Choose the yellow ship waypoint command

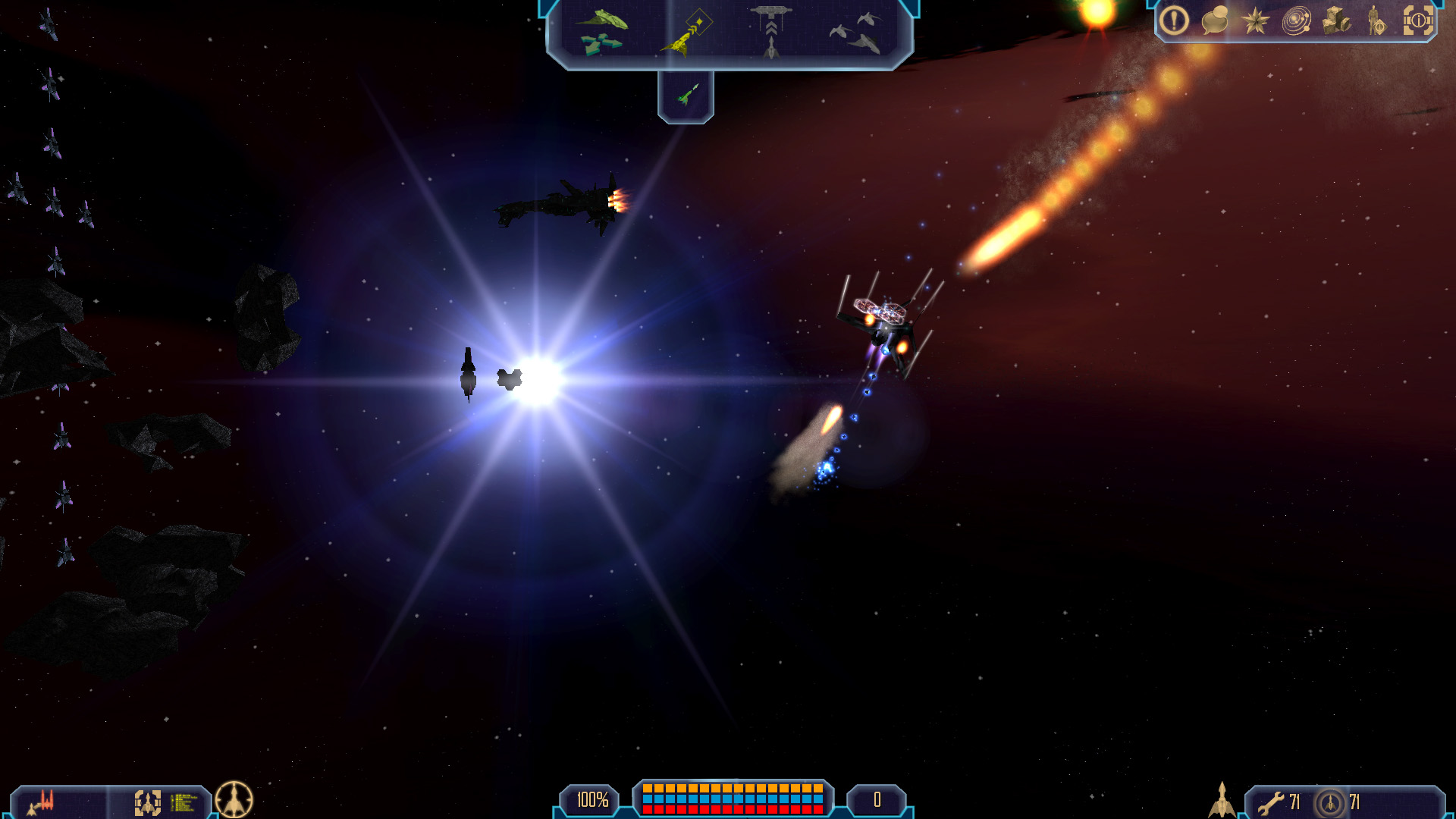[x=686, y=33]
